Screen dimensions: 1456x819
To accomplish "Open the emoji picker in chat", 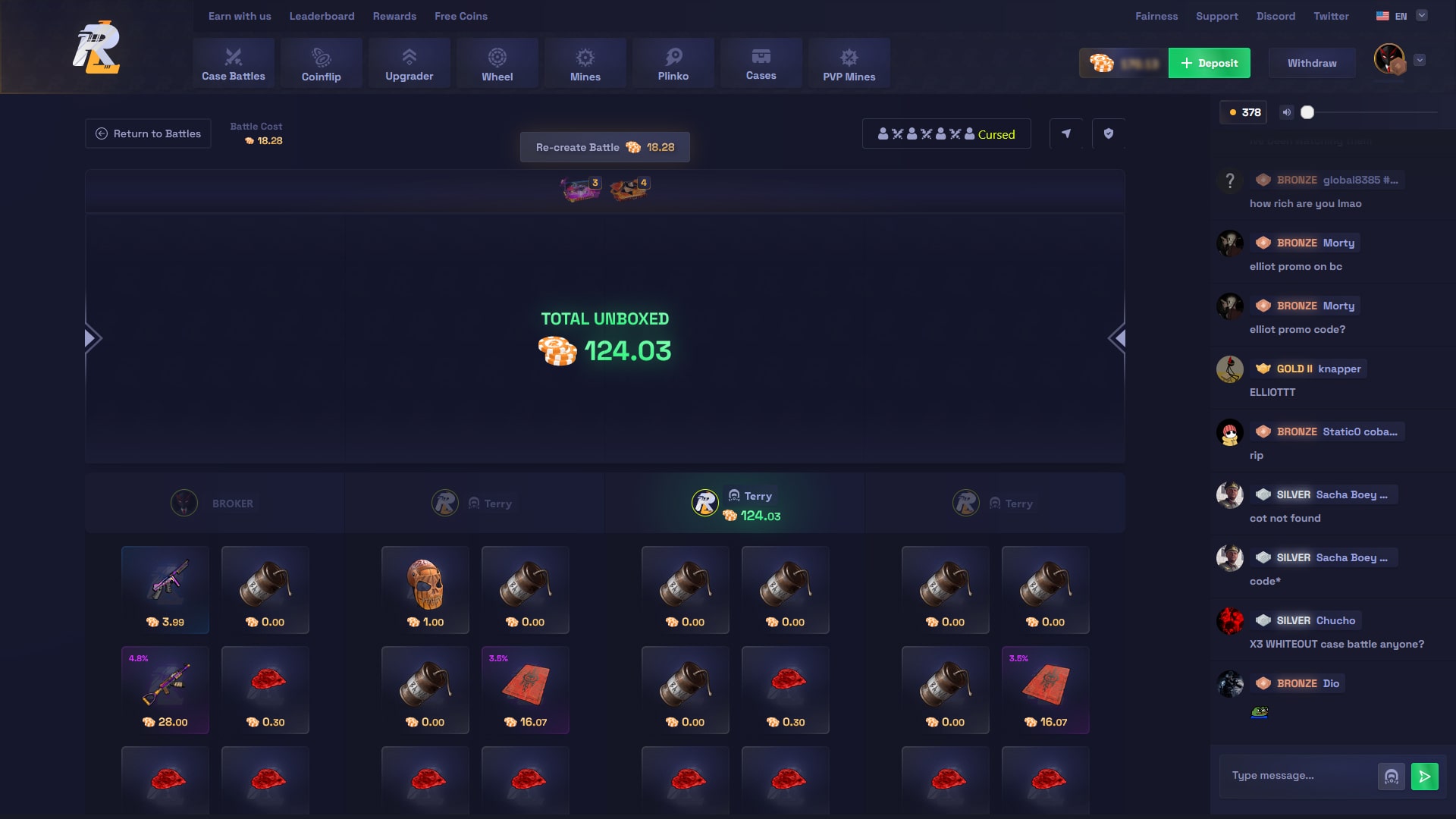I will 1391,776.
